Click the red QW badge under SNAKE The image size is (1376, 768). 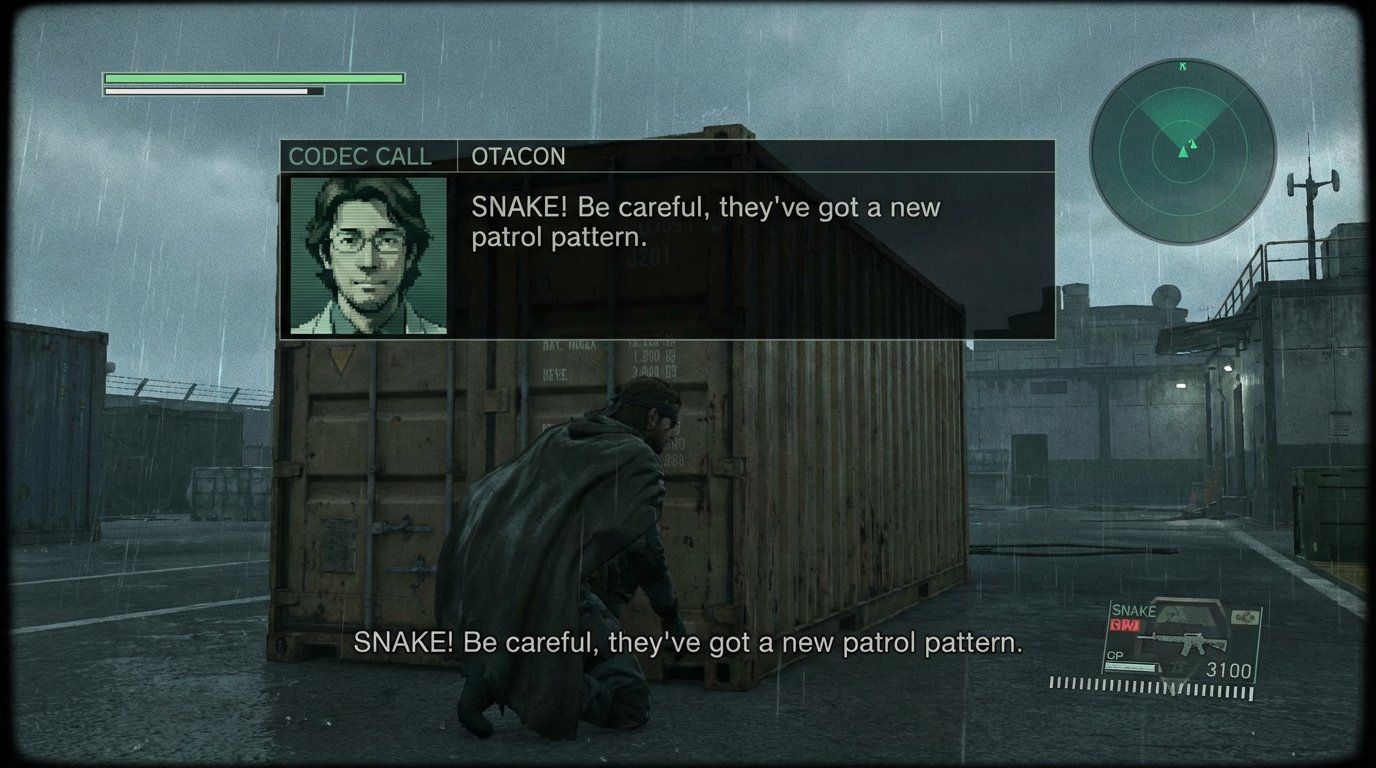click(x=1125, y=625)
